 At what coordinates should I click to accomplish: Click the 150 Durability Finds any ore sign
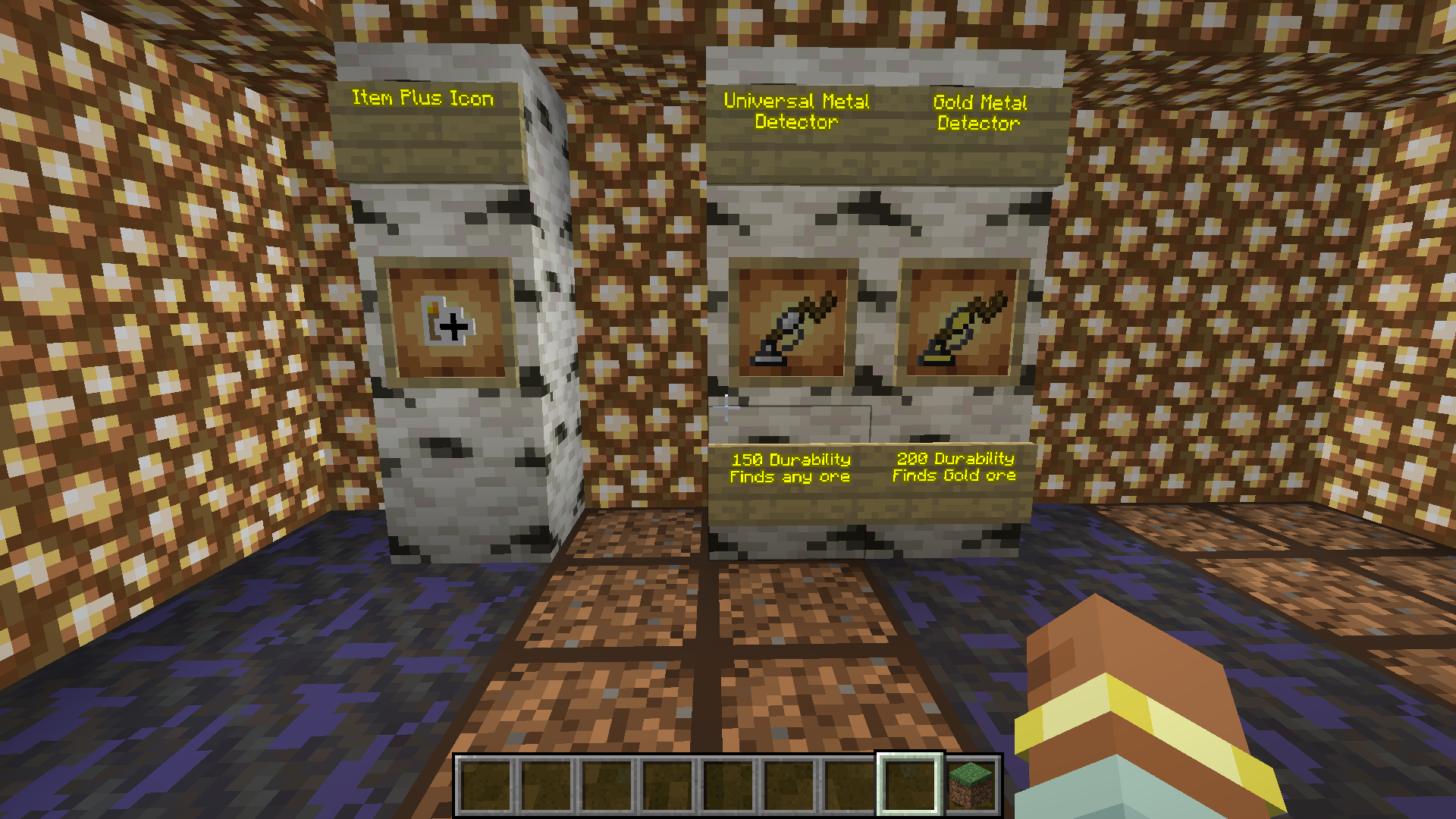point(790,468)
